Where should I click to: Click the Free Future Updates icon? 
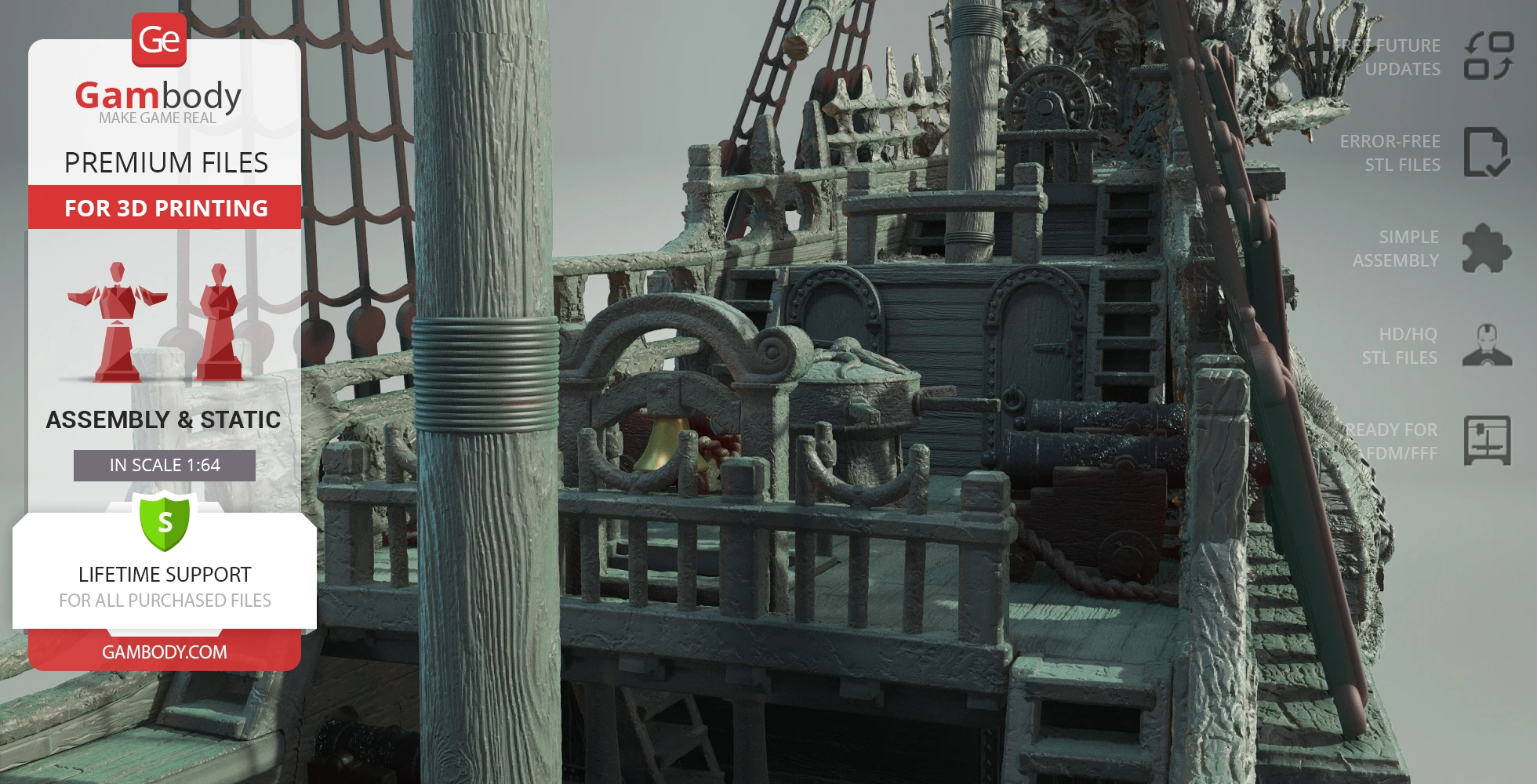(x=1488, y=56)
